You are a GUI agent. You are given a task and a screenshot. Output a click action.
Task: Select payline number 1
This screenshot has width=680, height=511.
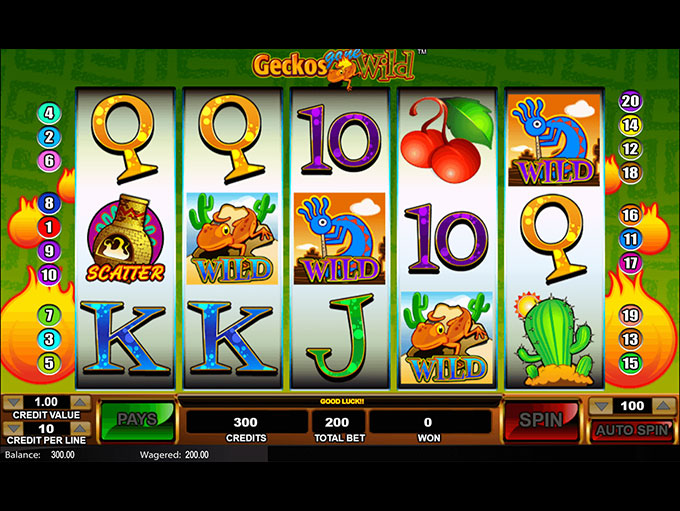pos(48,227)
